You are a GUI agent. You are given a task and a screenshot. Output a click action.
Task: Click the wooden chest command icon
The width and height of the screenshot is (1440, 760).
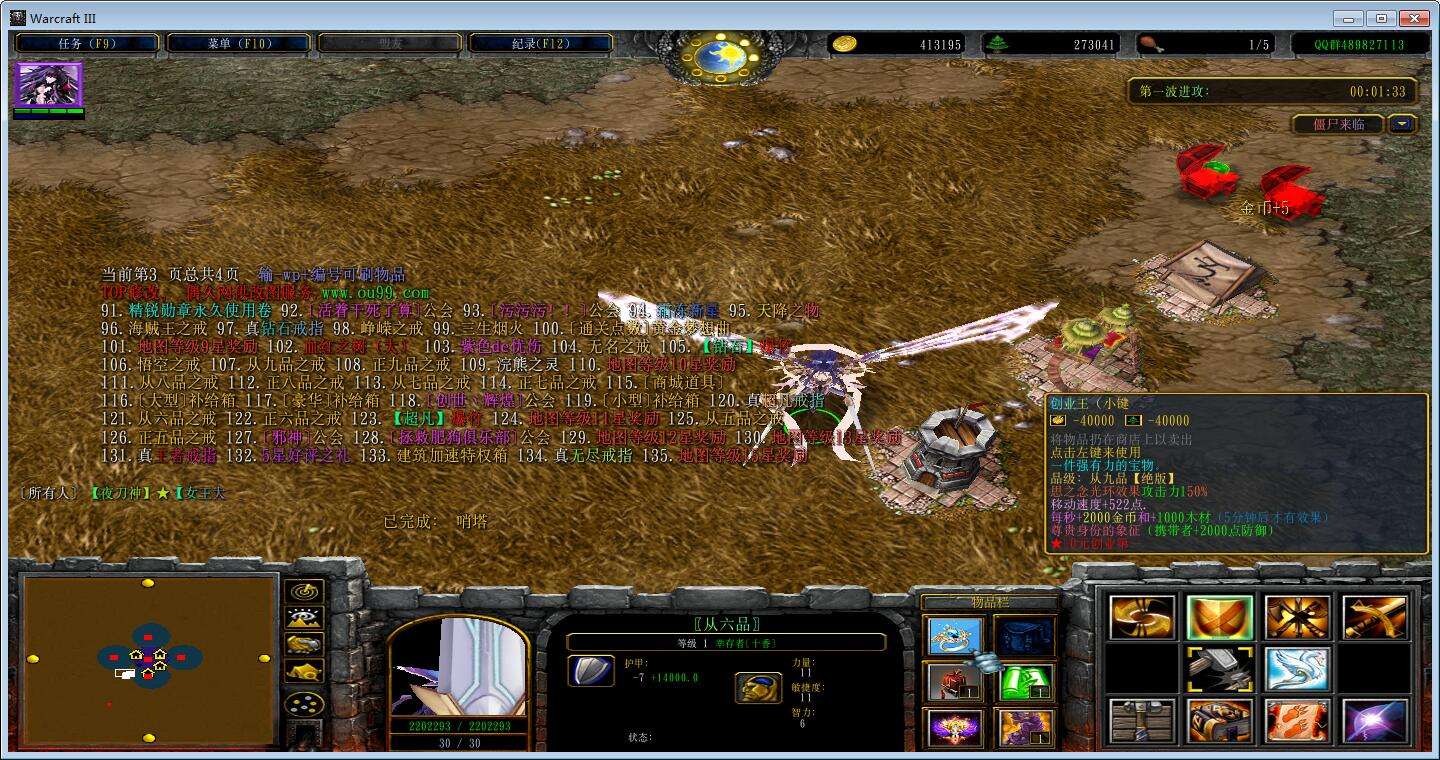tap(1142, 721)
